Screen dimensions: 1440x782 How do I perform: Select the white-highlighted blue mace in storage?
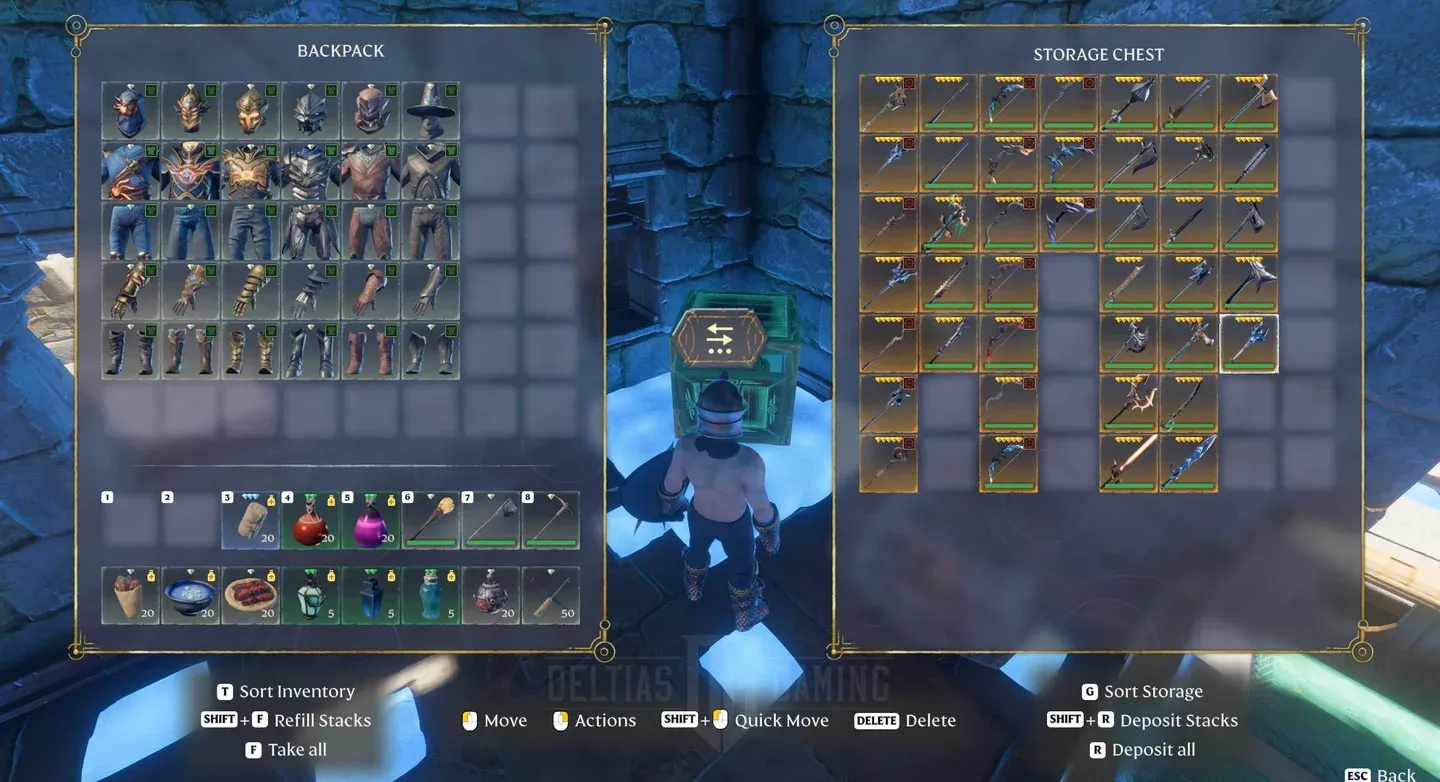click(x=1249, y=344)
